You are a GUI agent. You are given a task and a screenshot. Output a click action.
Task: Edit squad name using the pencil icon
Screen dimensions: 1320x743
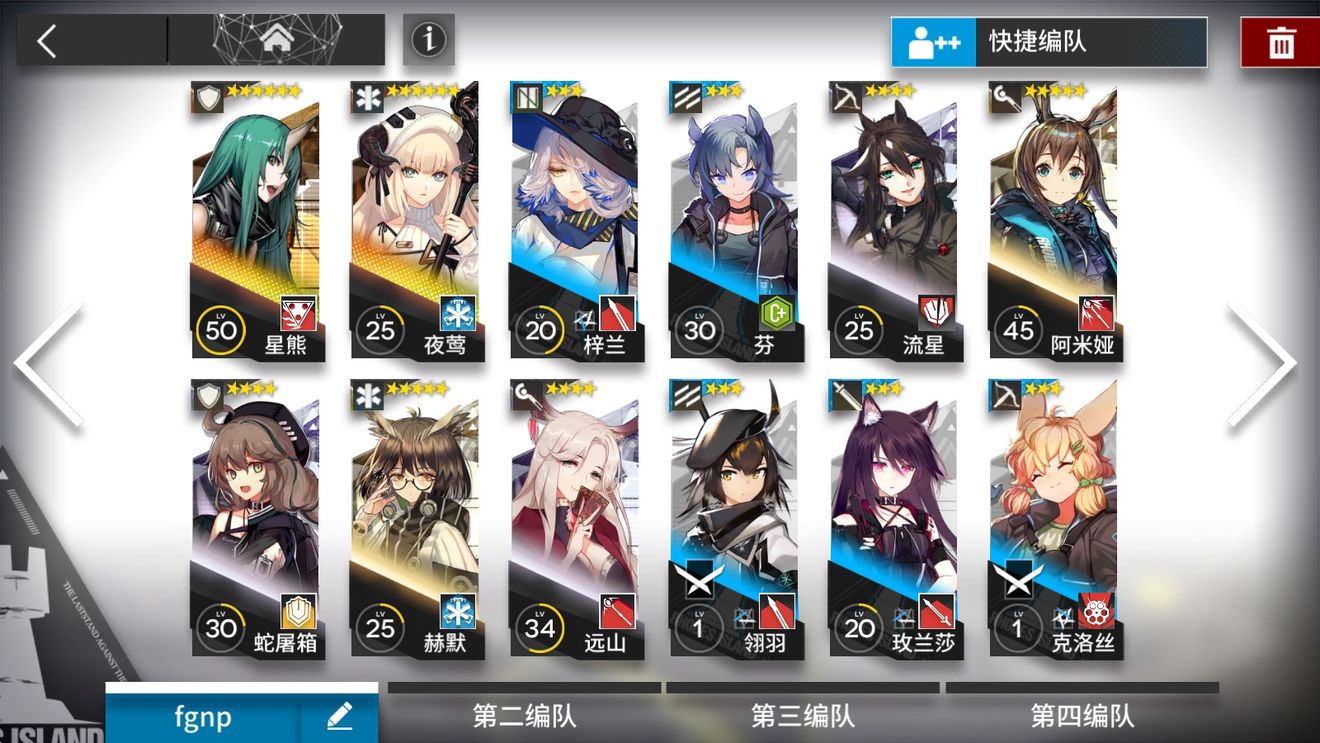point(340,716)
